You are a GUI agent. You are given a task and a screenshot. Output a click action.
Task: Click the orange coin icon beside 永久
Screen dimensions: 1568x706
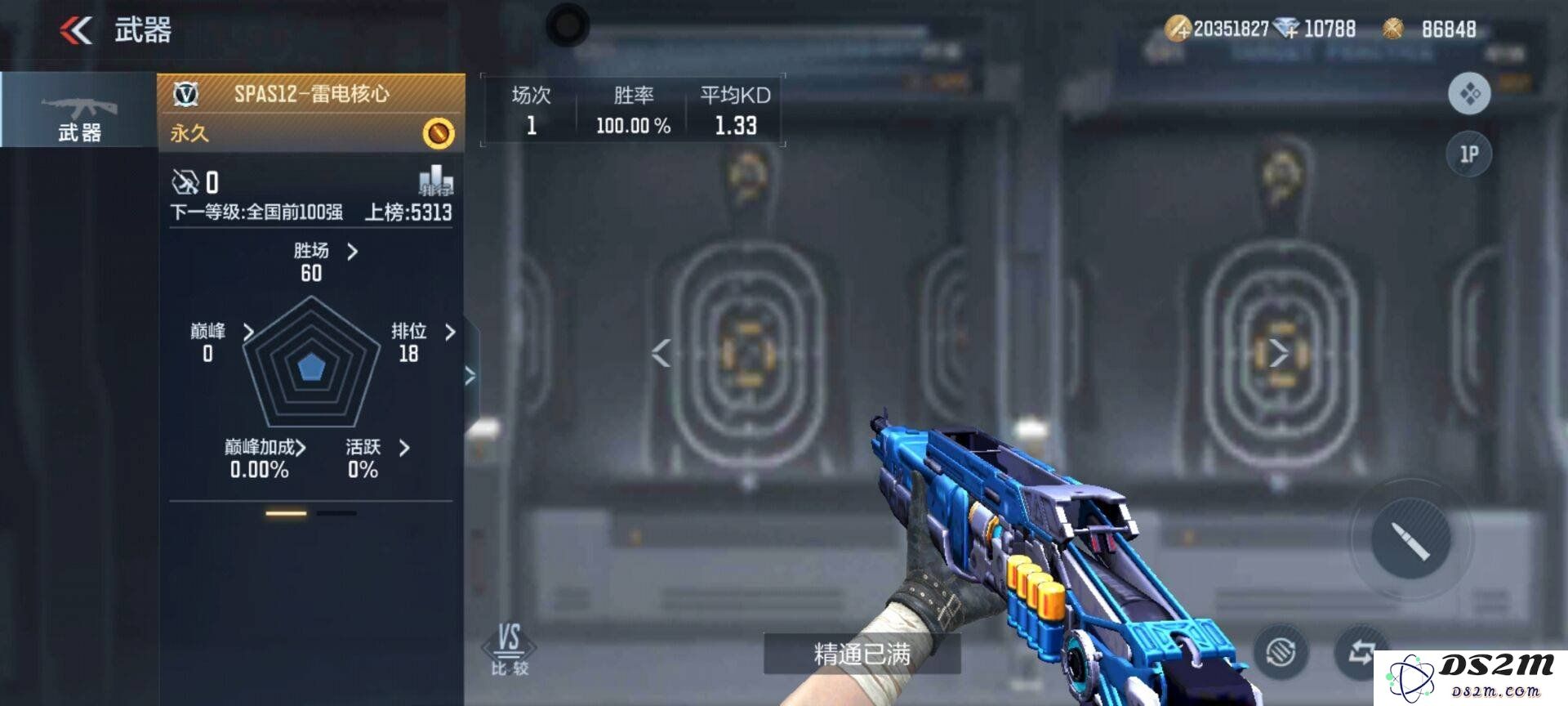coord(439,133)
